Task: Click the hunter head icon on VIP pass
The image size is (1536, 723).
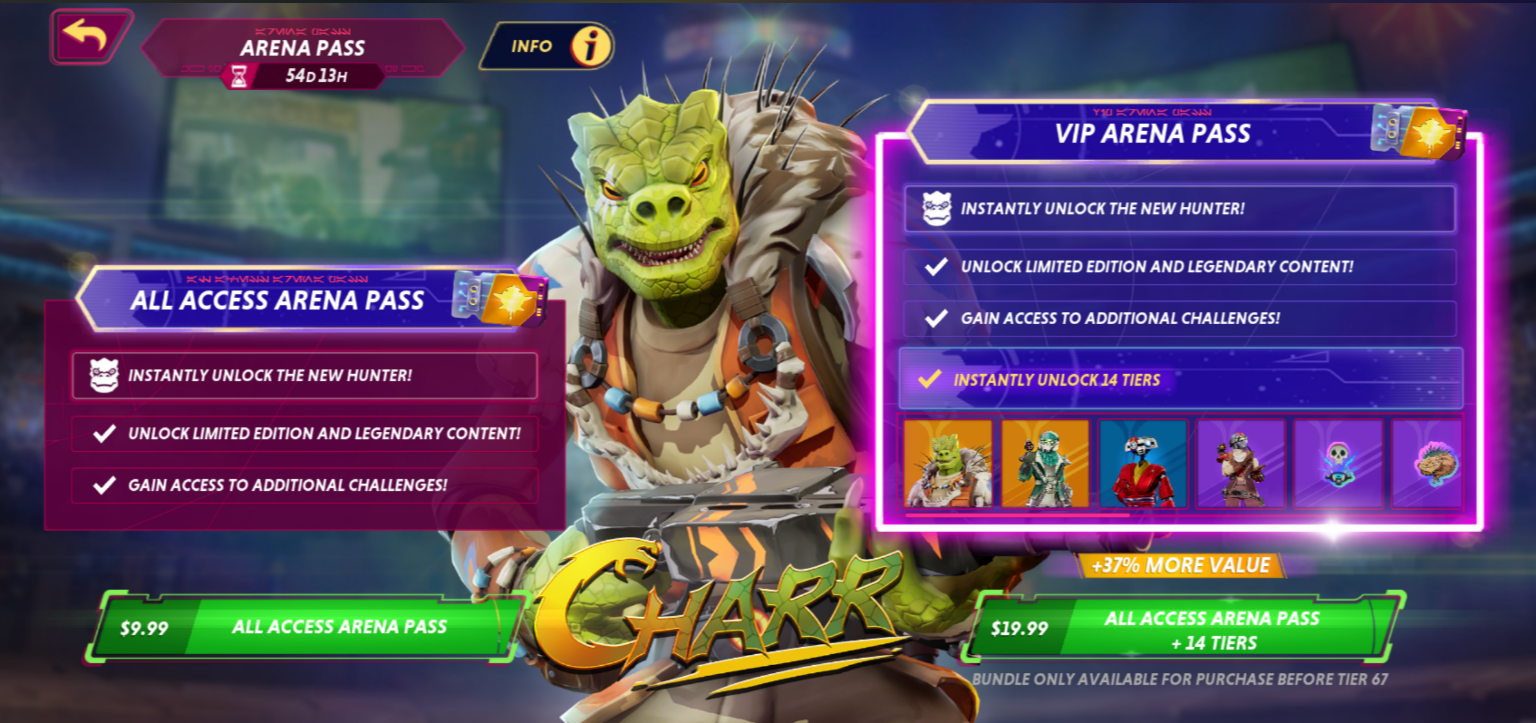Action: [938, 209]
